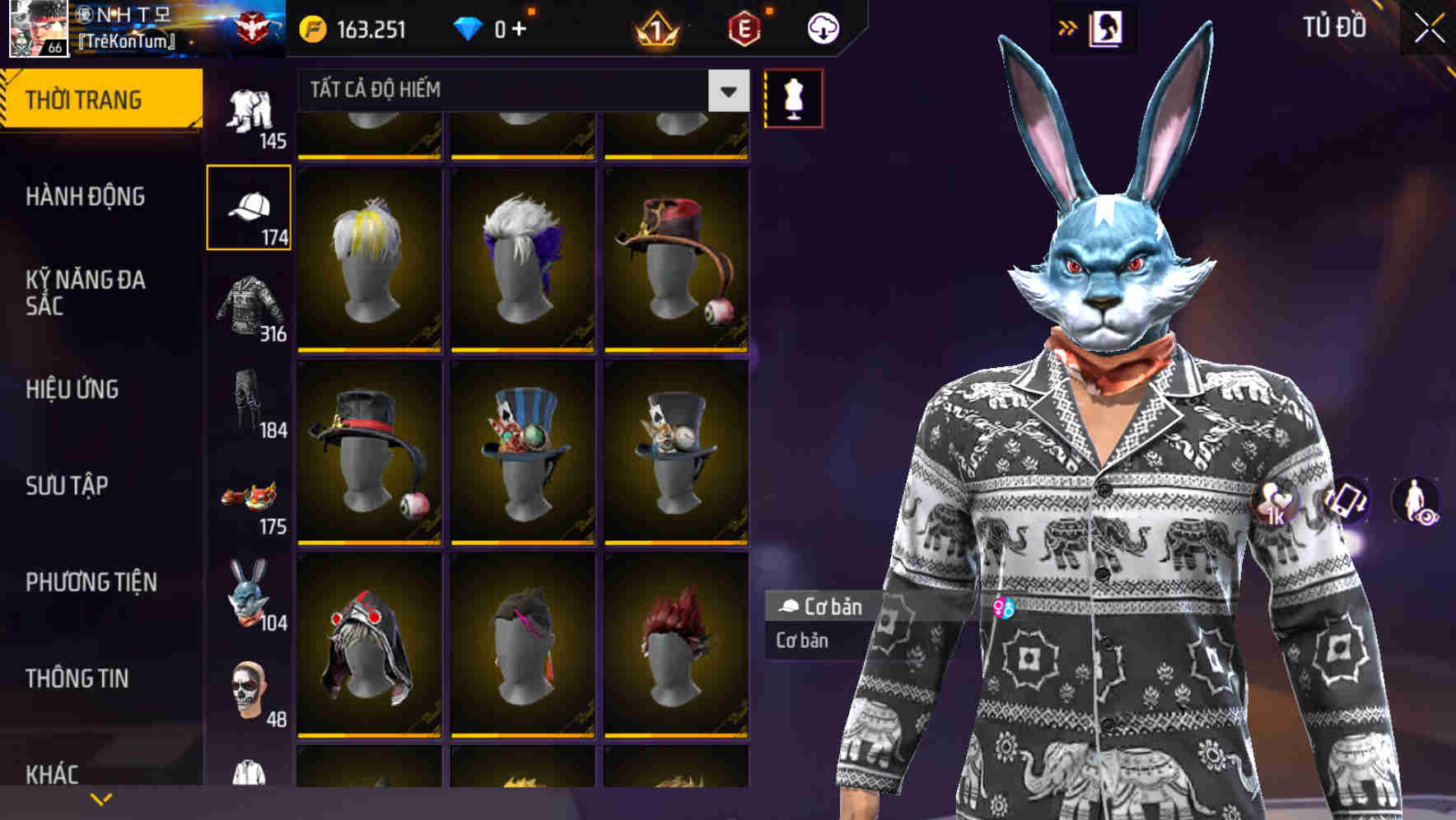Click the mannequin icon beside the rarity filter
Image resolution: width=1456 pixels, height=820 pixels.
coord(794,97)
